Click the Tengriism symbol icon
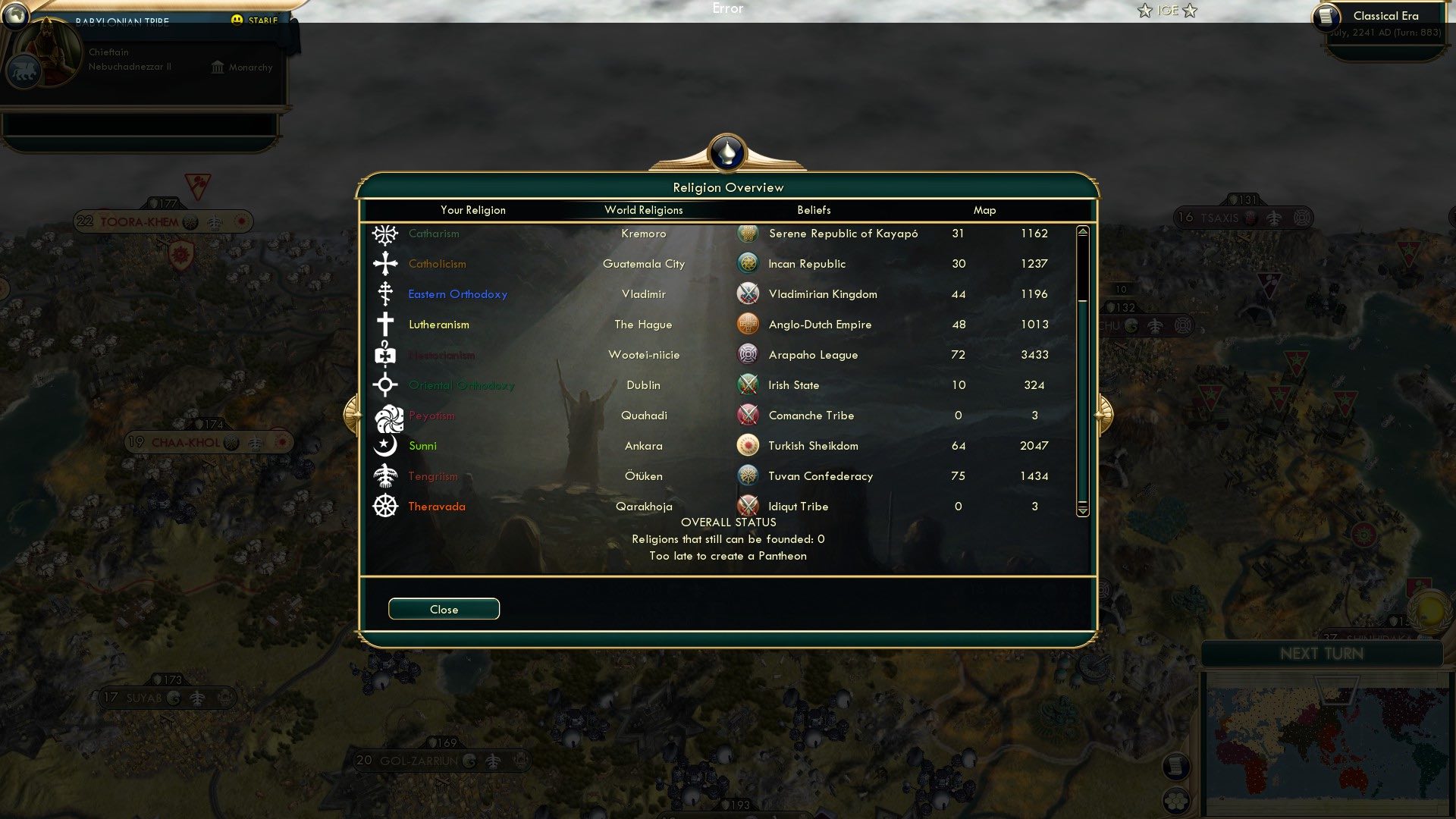This screenshot has width=1456, height=819. point(385,475)
